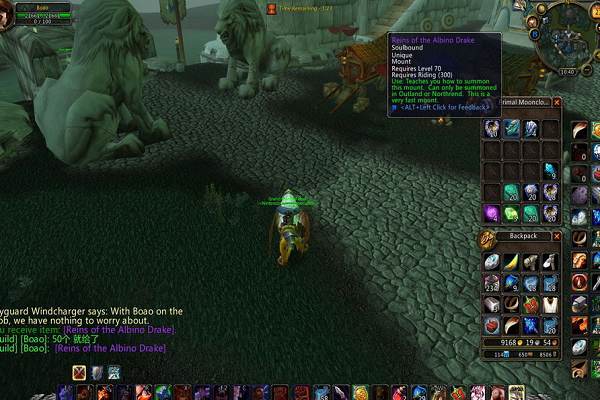Close the Backpack window
Screen dimensions: 600x400
tap(557, 237)
